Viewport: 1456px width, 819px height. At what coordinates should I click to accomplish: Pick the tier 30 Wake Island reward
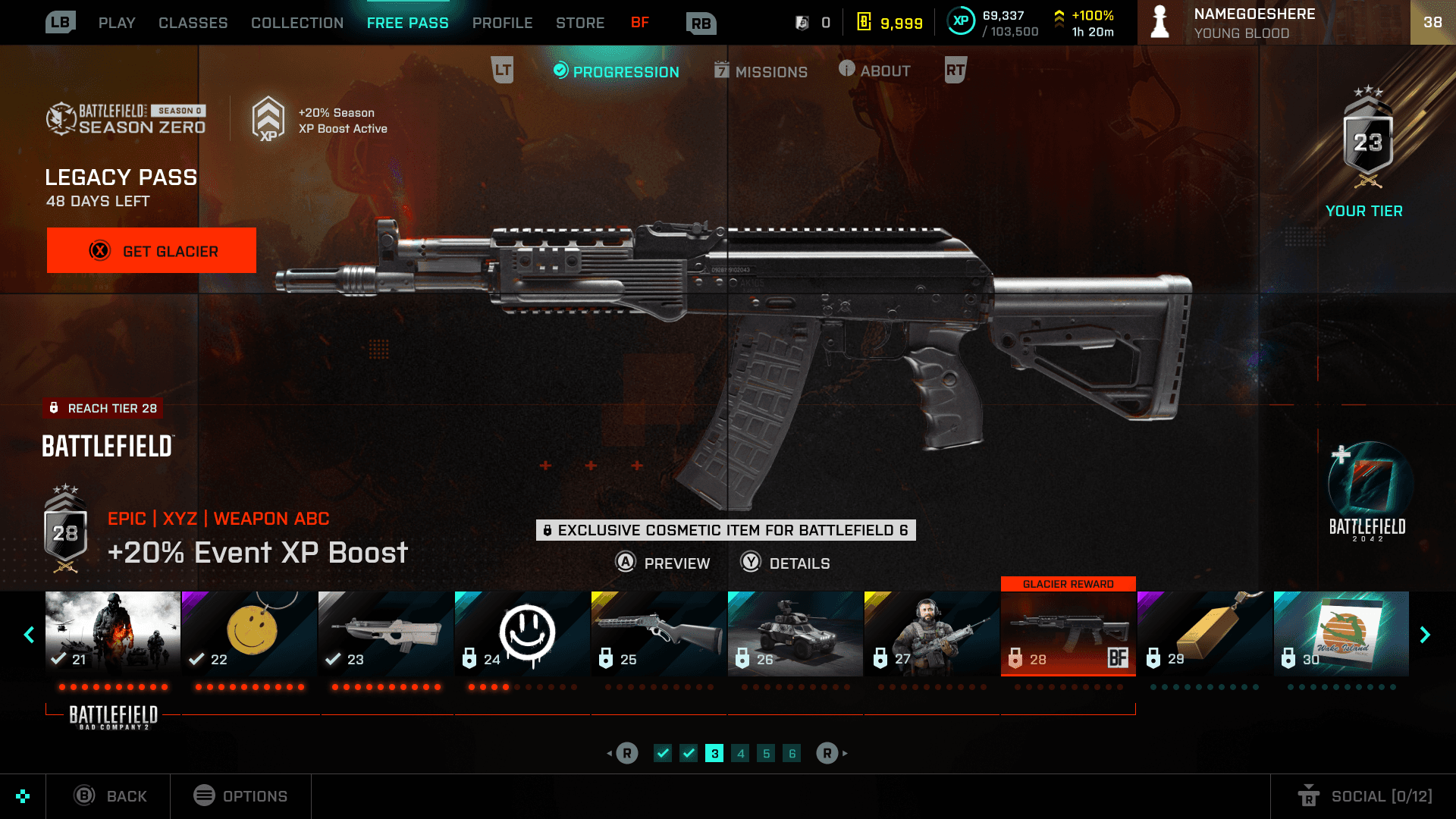pos(1341,633)
